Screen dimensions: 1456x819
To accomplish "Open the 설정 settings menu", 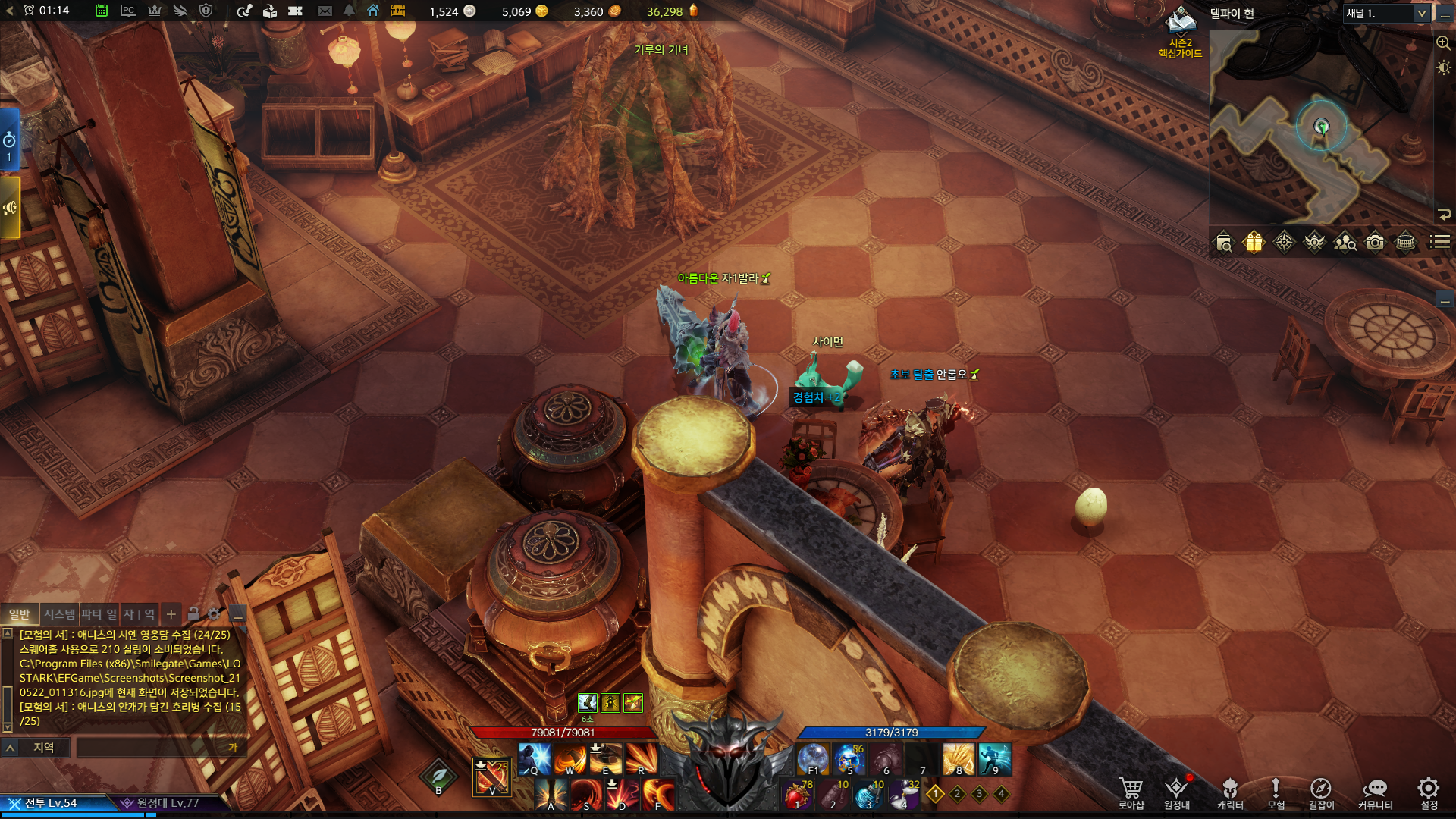I will tap(1429, 792).
